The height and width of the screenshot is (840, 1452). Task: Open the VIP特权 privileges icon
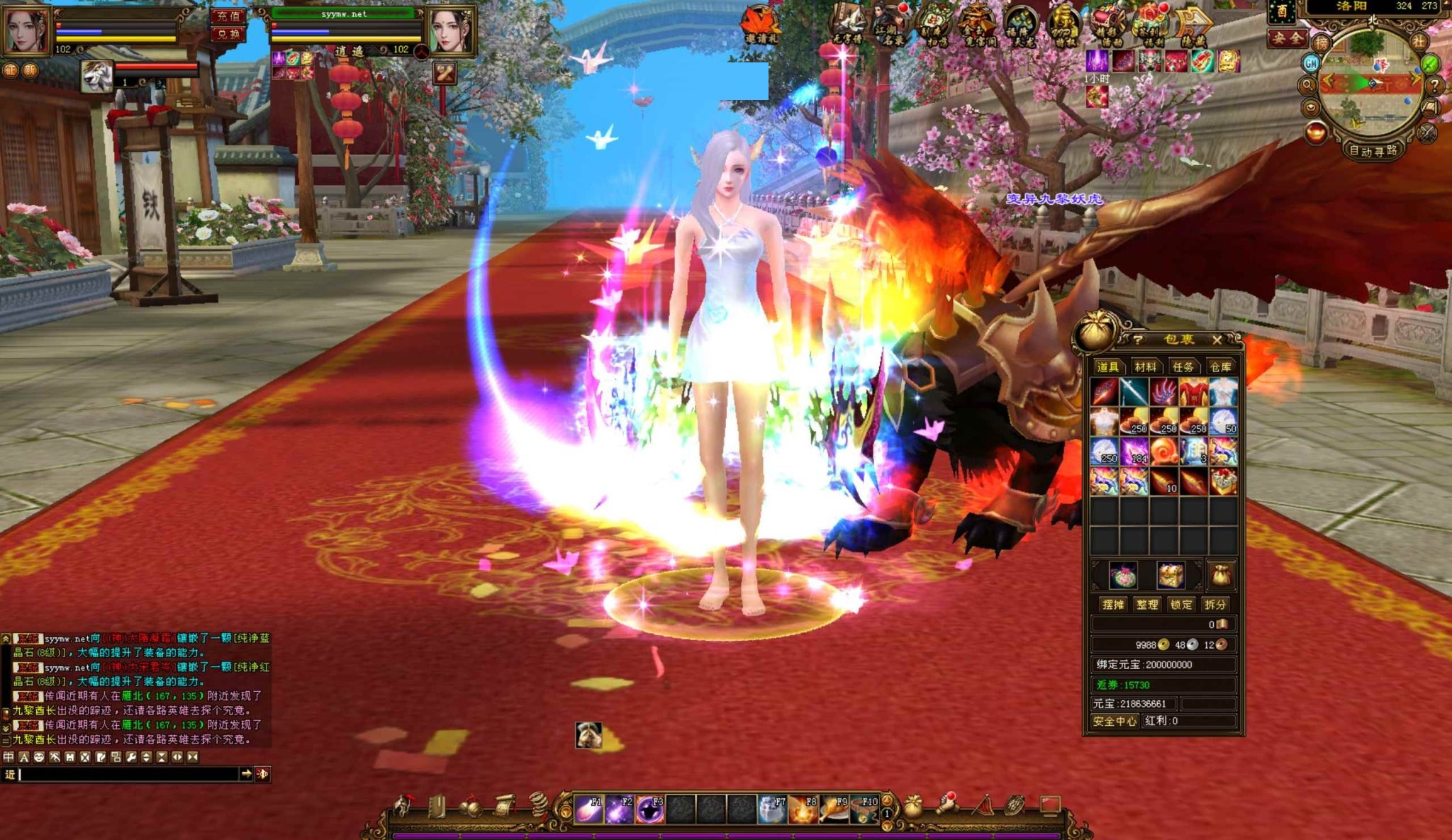coord(1063,26)
